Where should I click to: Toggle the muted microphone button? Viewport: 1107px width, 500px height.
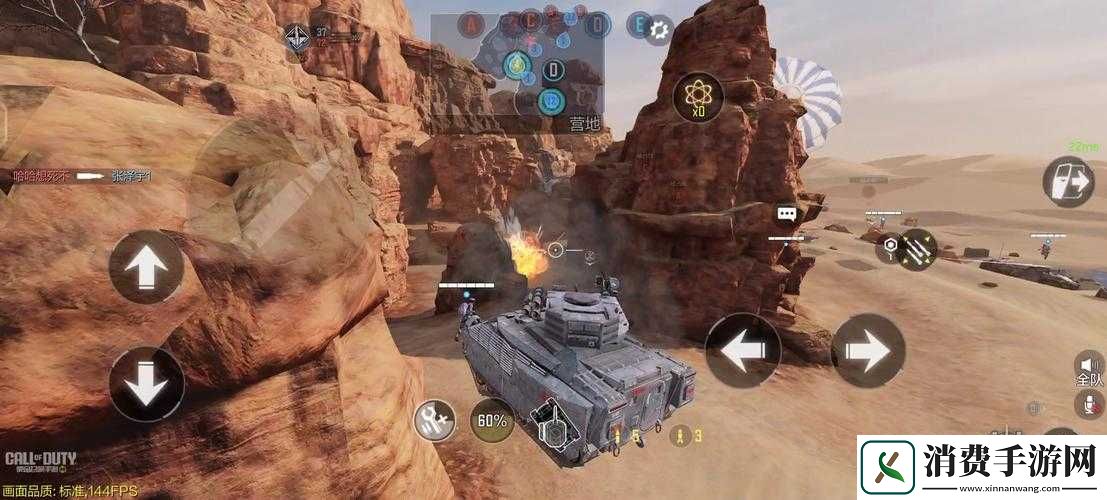(x=1087, y=404)
